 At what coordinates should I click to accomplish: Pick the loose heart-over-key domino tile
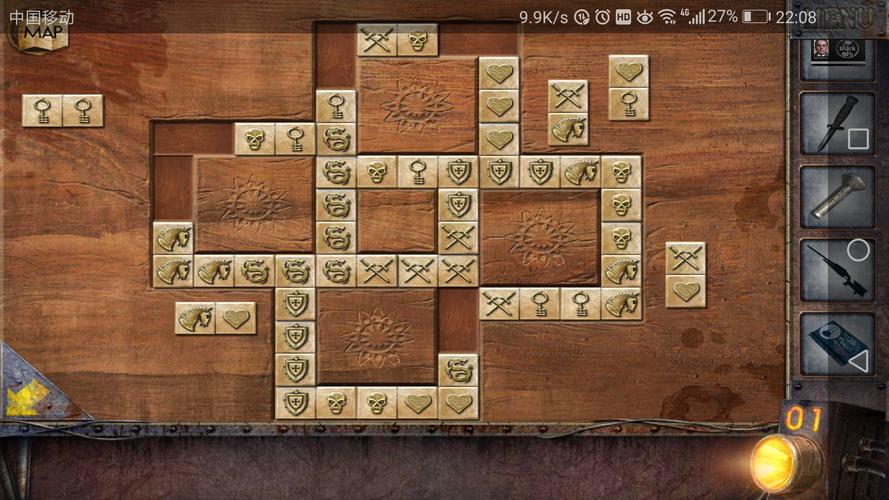(628, 87)
